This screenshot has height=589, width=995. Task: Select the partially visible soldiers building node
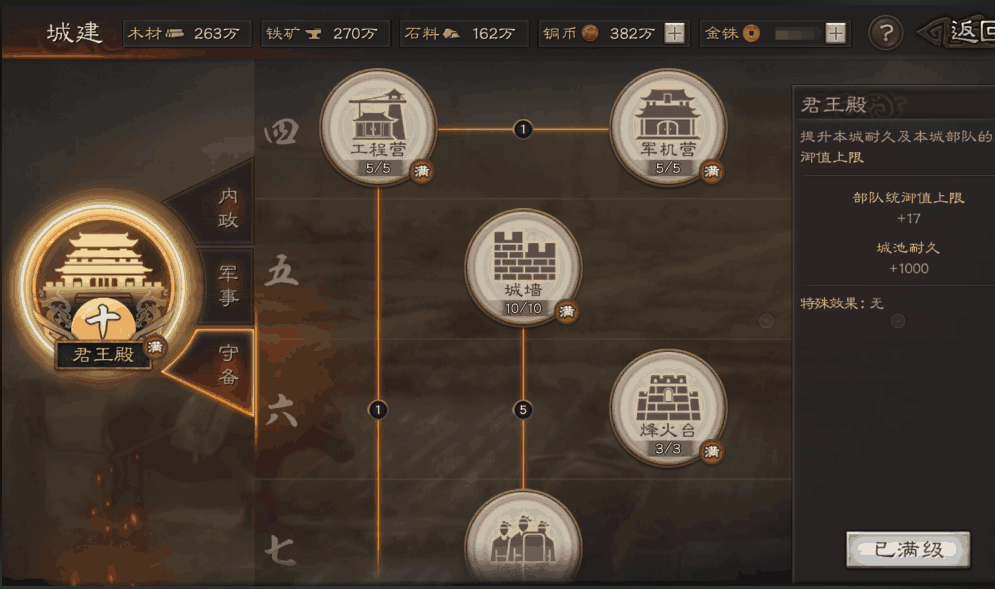click(523, 545)
